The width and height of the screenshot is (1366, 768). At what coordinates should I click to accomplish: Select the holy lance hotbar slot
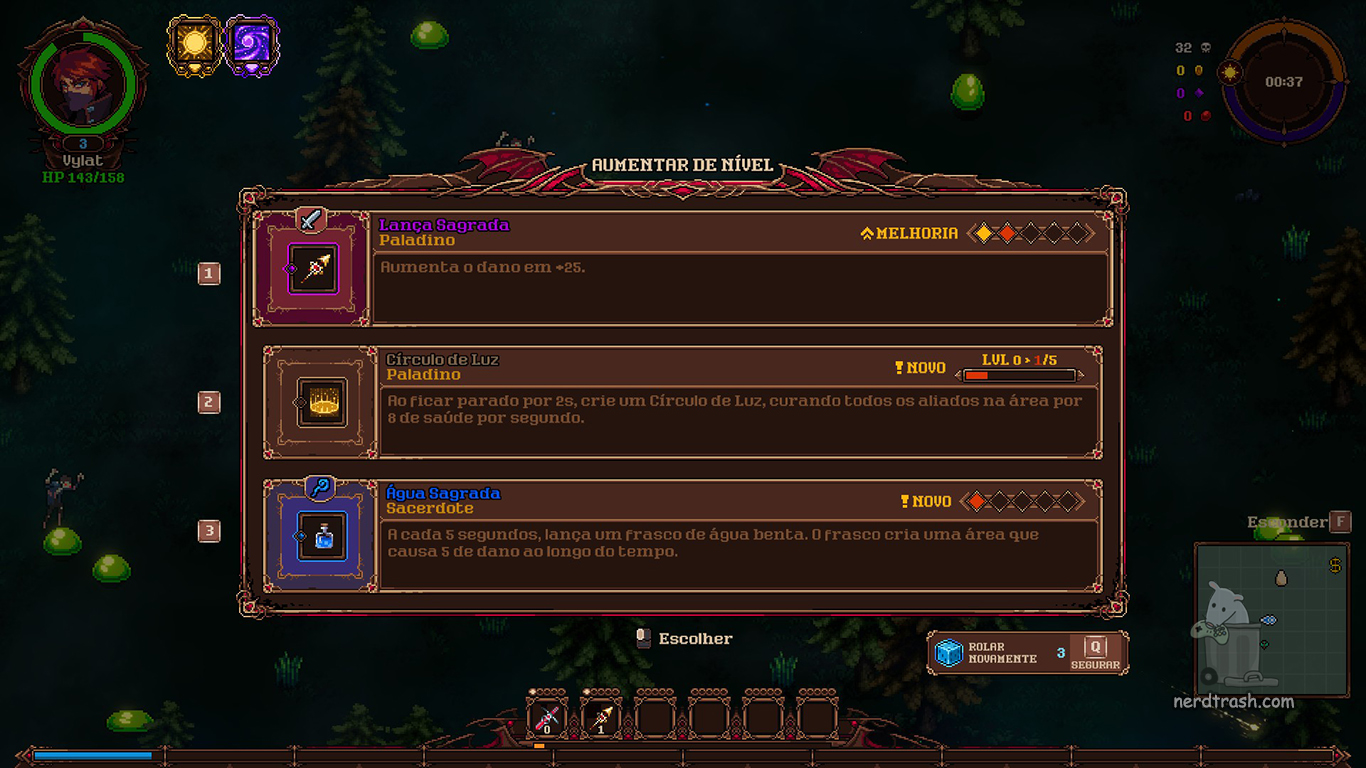pos(600,717)
